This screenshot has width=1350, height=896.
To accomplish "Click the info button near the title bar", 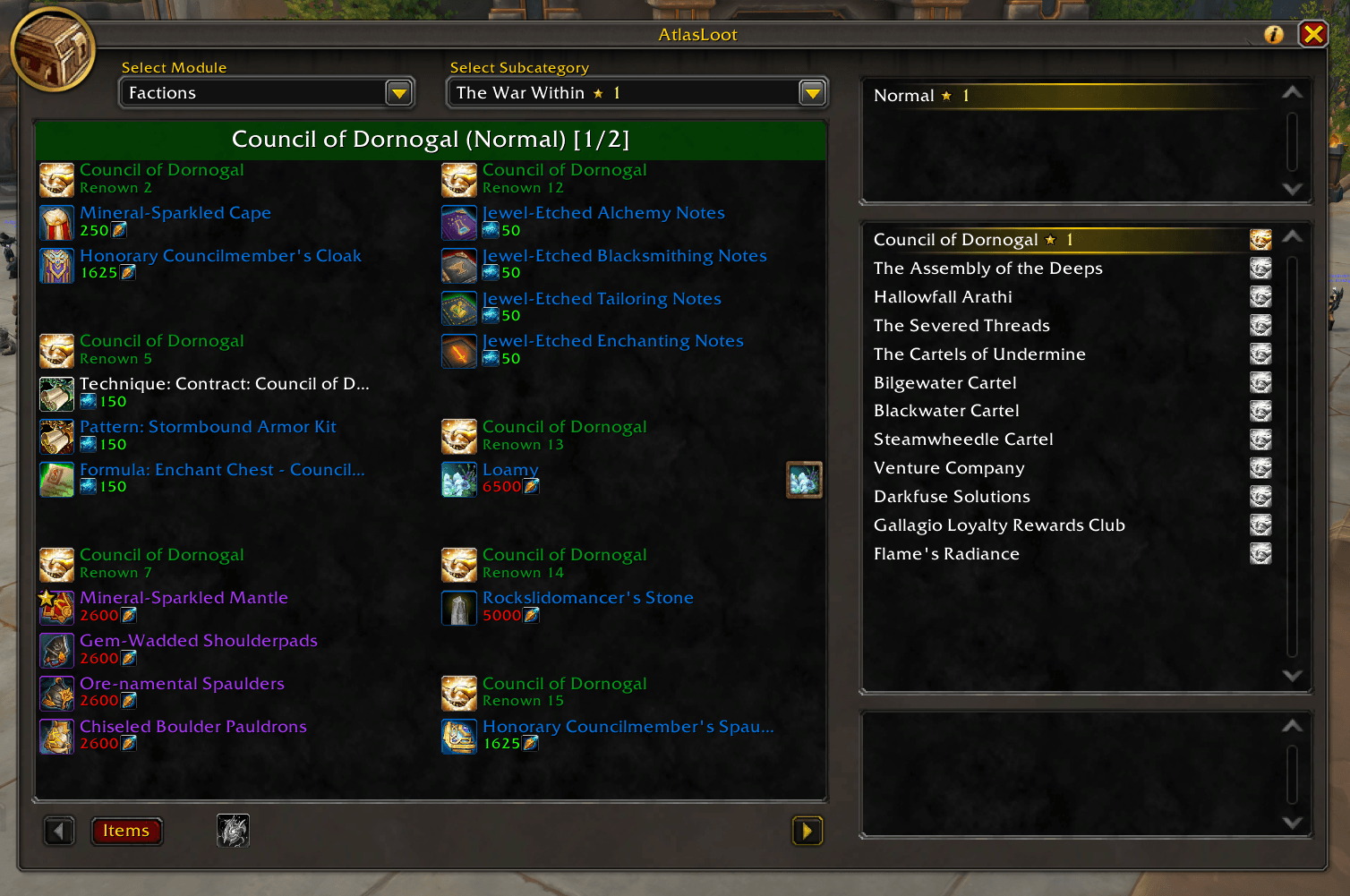I will pyautogui.click(x=1272, y=34).
